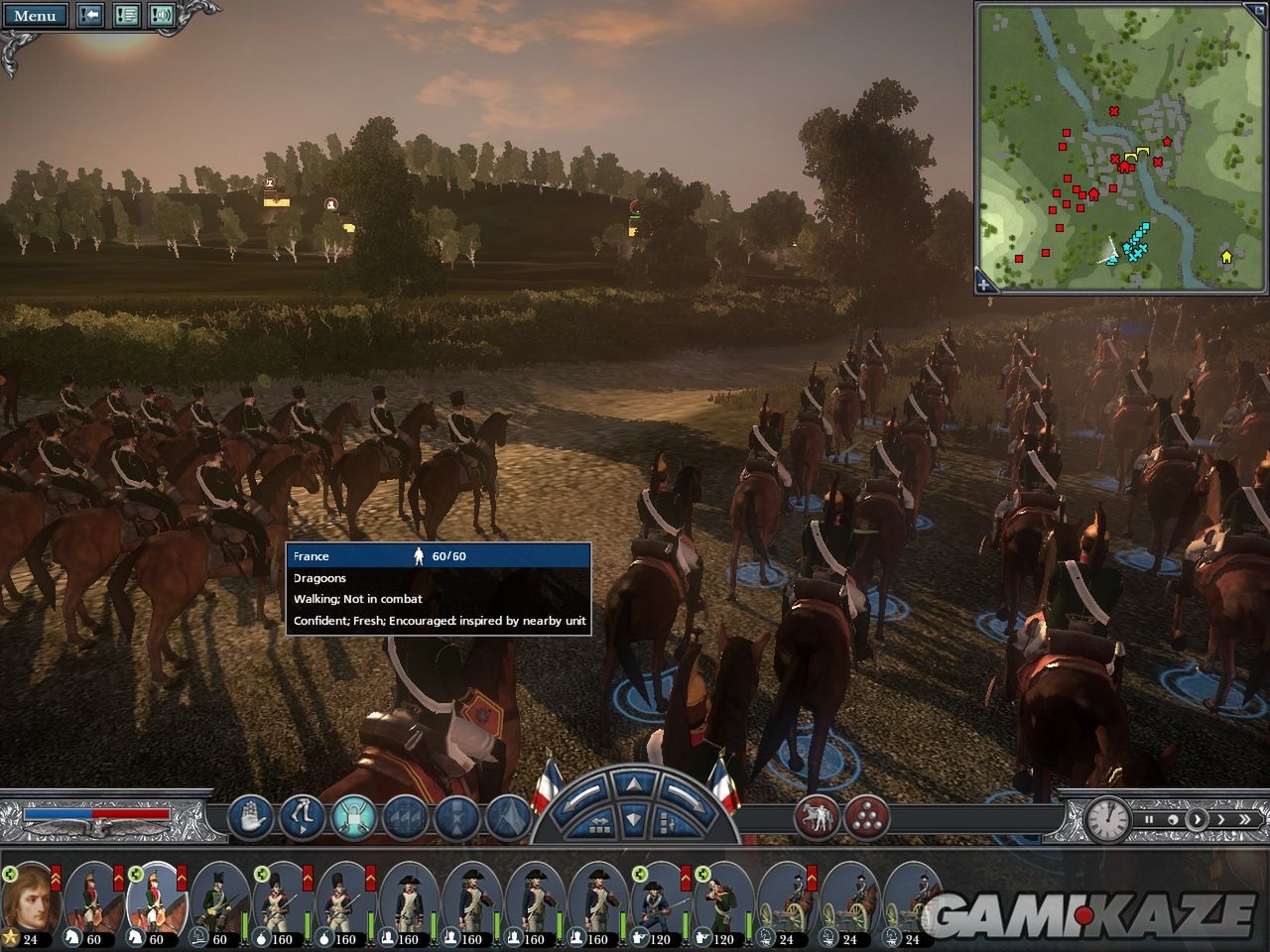
Task: Open the Menu button
Action: (x=35, y=15)
